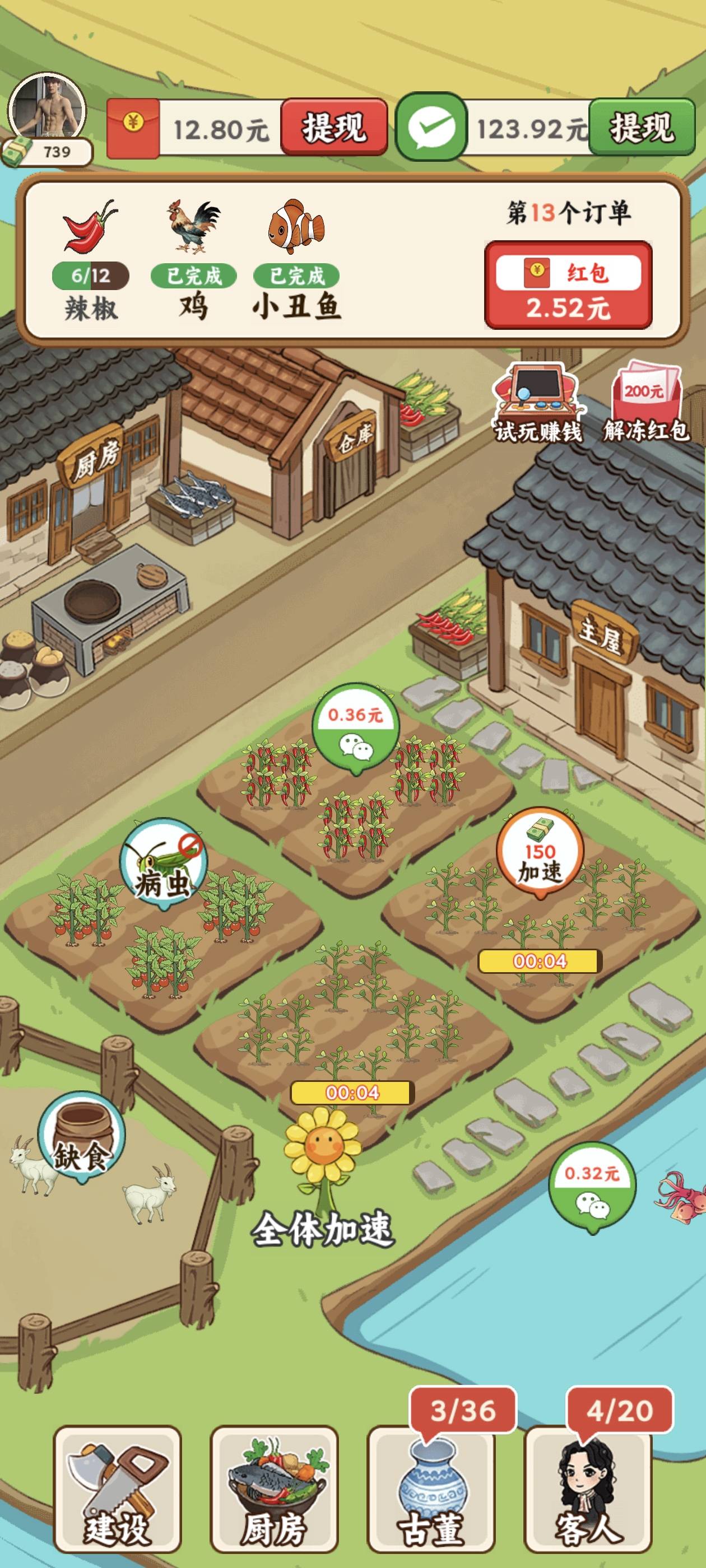This screenshot has height=1568, width=706.
Task: Collect the 0.36元 WeChat bubble
Action: [x=356, y=727]
